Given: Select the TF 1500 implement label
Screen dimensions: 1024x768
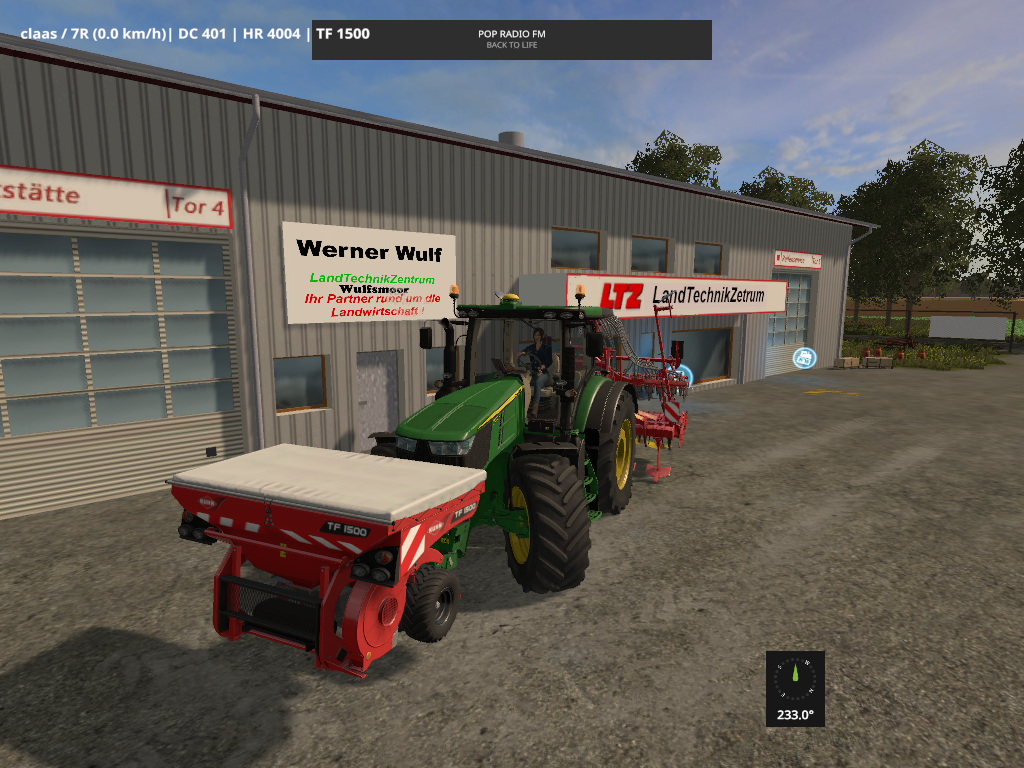Looking at the screenshot, I should coord(343,34).
